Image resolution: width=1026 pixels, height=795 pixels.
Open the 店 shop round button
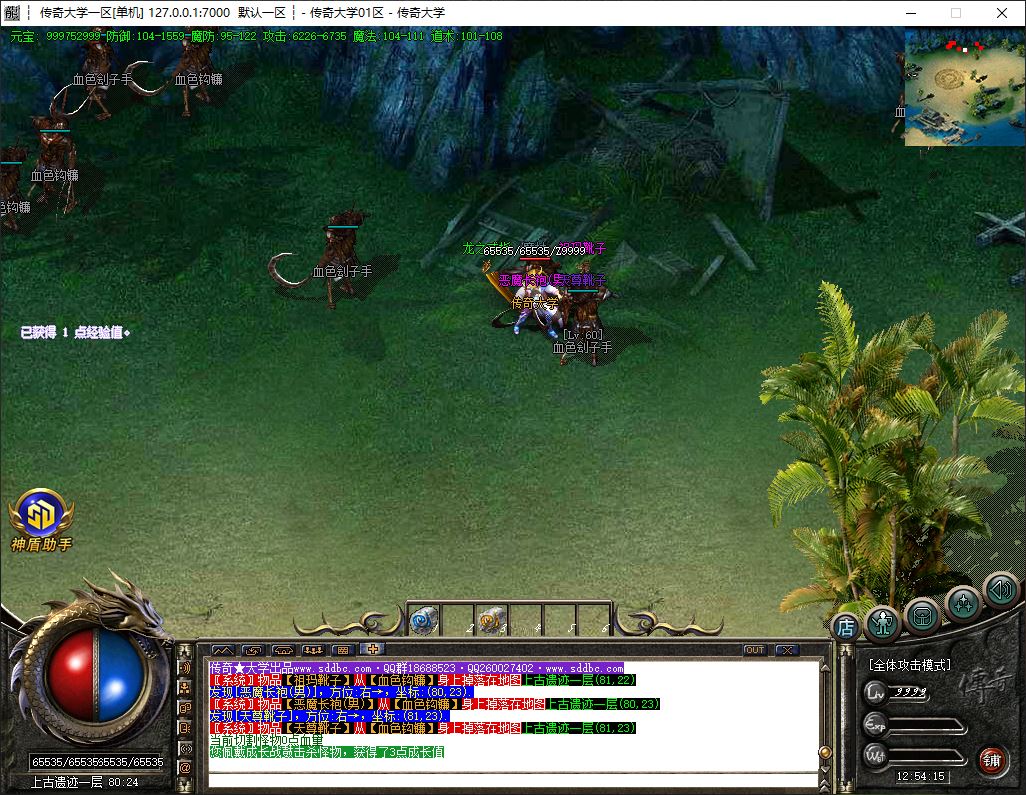846,627
